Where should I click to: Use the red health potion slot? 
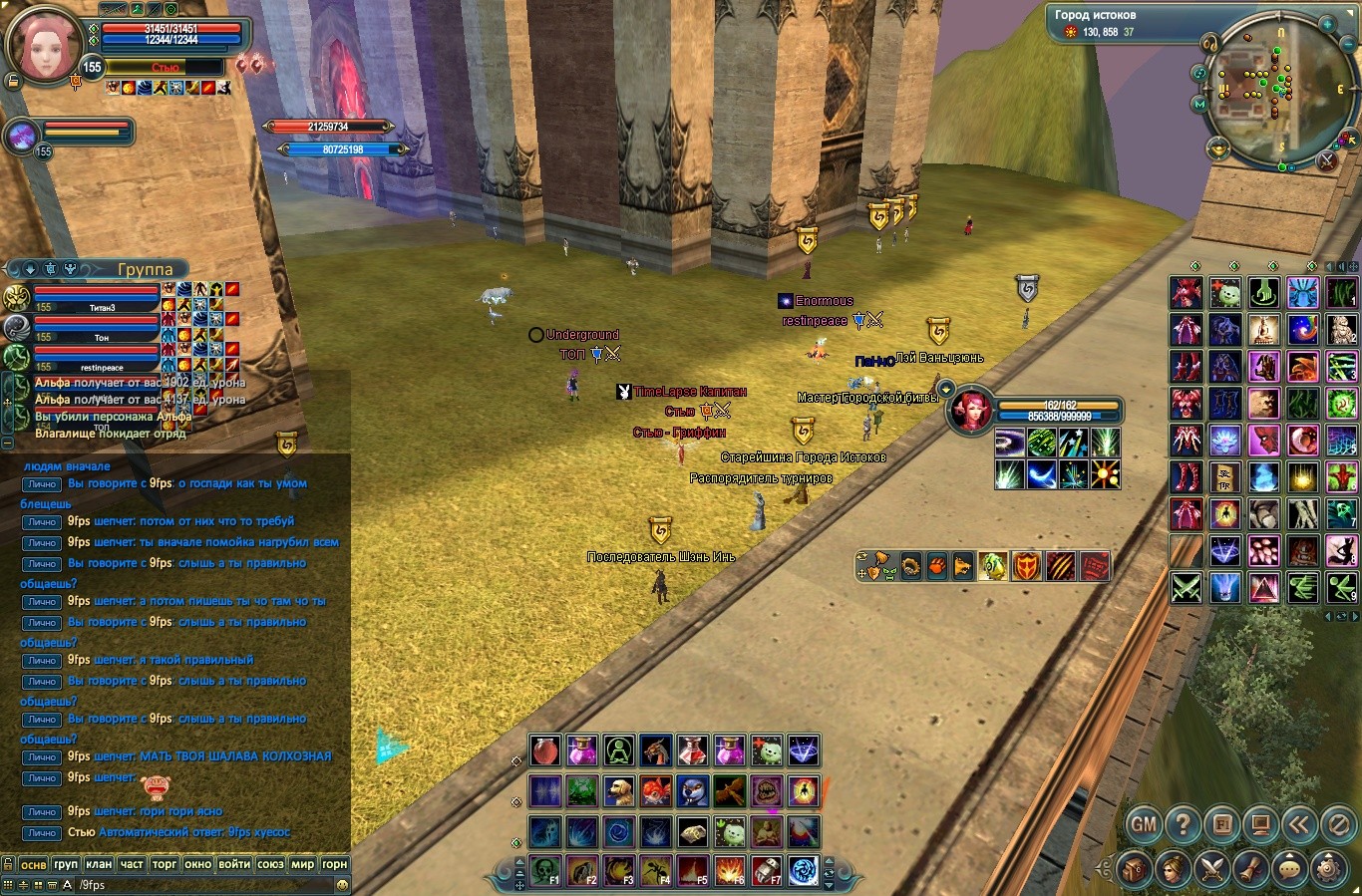coord(544,750)
